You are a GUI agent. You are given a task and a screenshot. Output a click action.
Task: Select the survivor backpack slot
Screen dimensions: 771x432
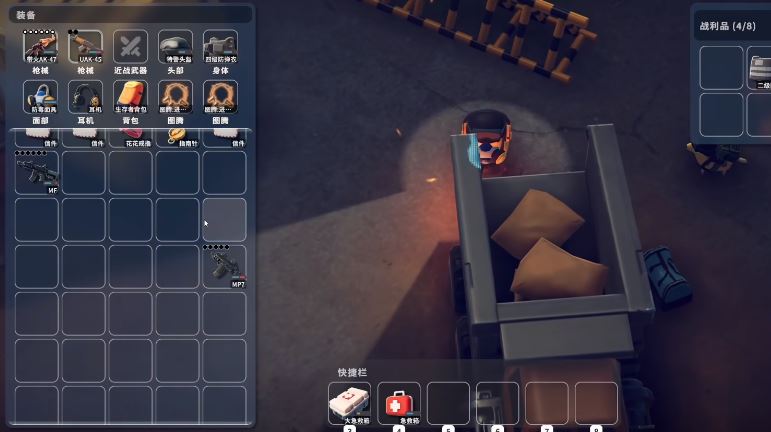pos(131,97)
